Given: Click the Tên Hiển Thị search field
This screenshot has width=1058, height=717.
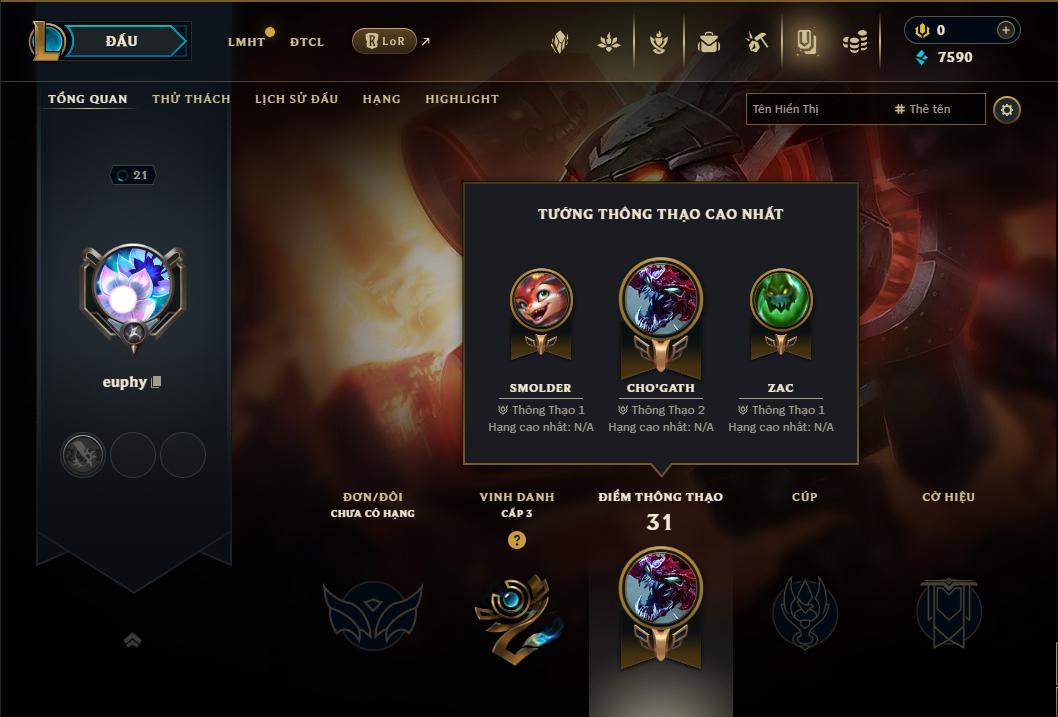Looking at the screenshot, I should 815,109.
